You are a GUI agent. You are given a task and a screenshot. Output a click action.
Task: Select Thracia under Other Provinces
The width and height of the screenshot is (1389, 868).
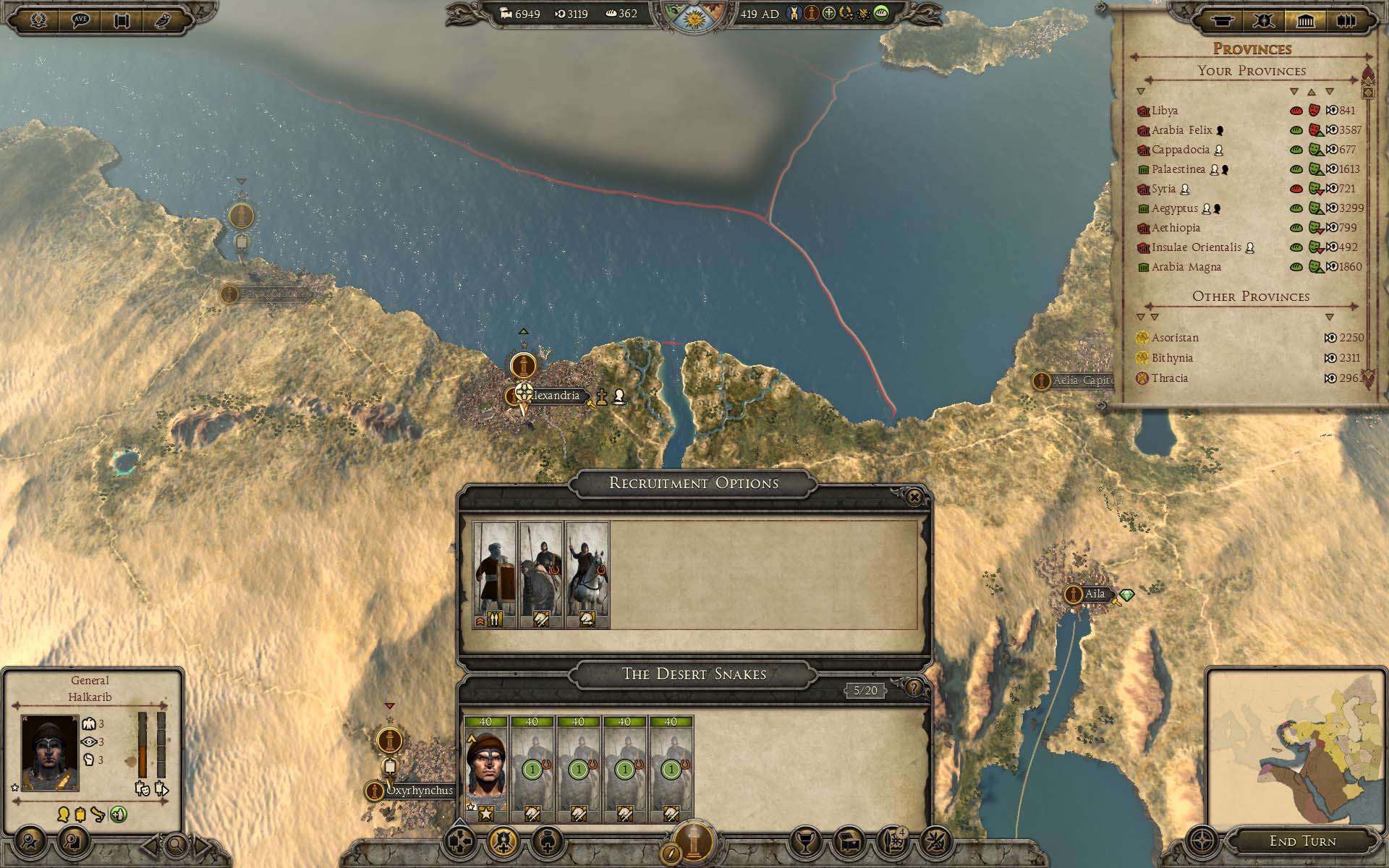[1169, 378]
